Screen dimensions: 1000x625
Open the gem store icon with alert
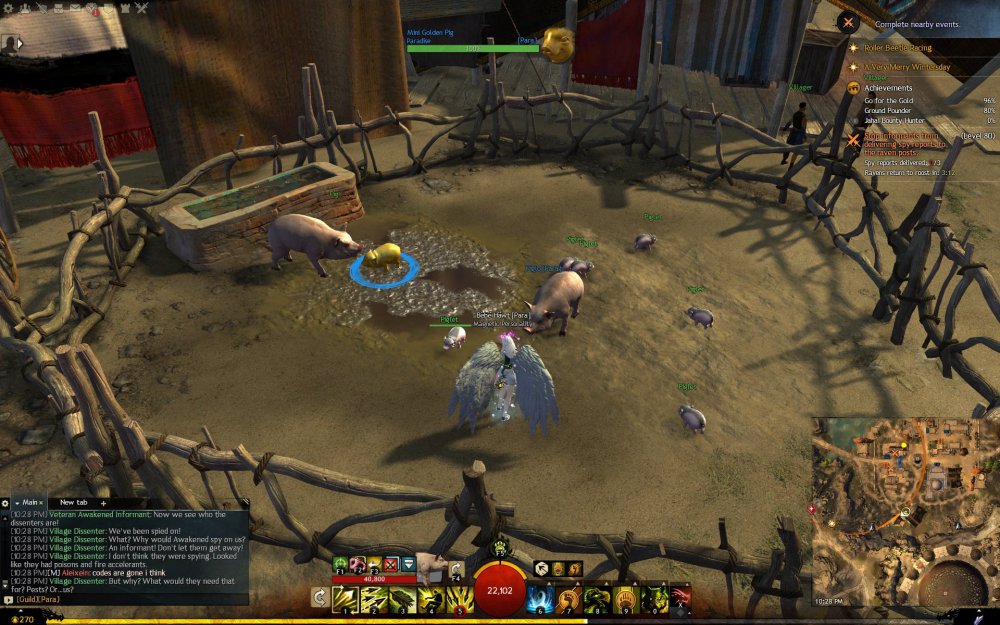pos(92,9)
